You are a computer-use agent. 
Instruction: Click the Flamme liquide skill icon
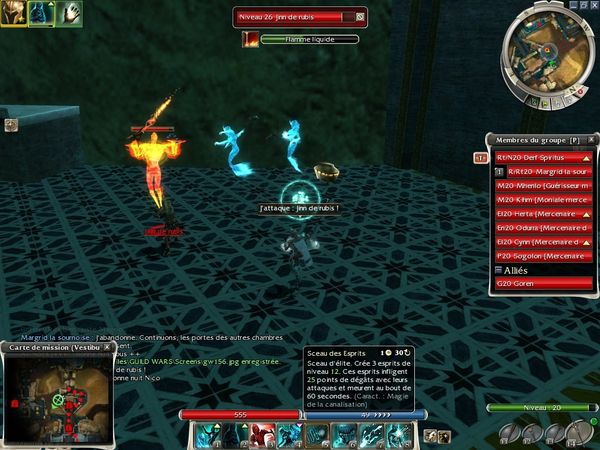[x=250, y=39]
